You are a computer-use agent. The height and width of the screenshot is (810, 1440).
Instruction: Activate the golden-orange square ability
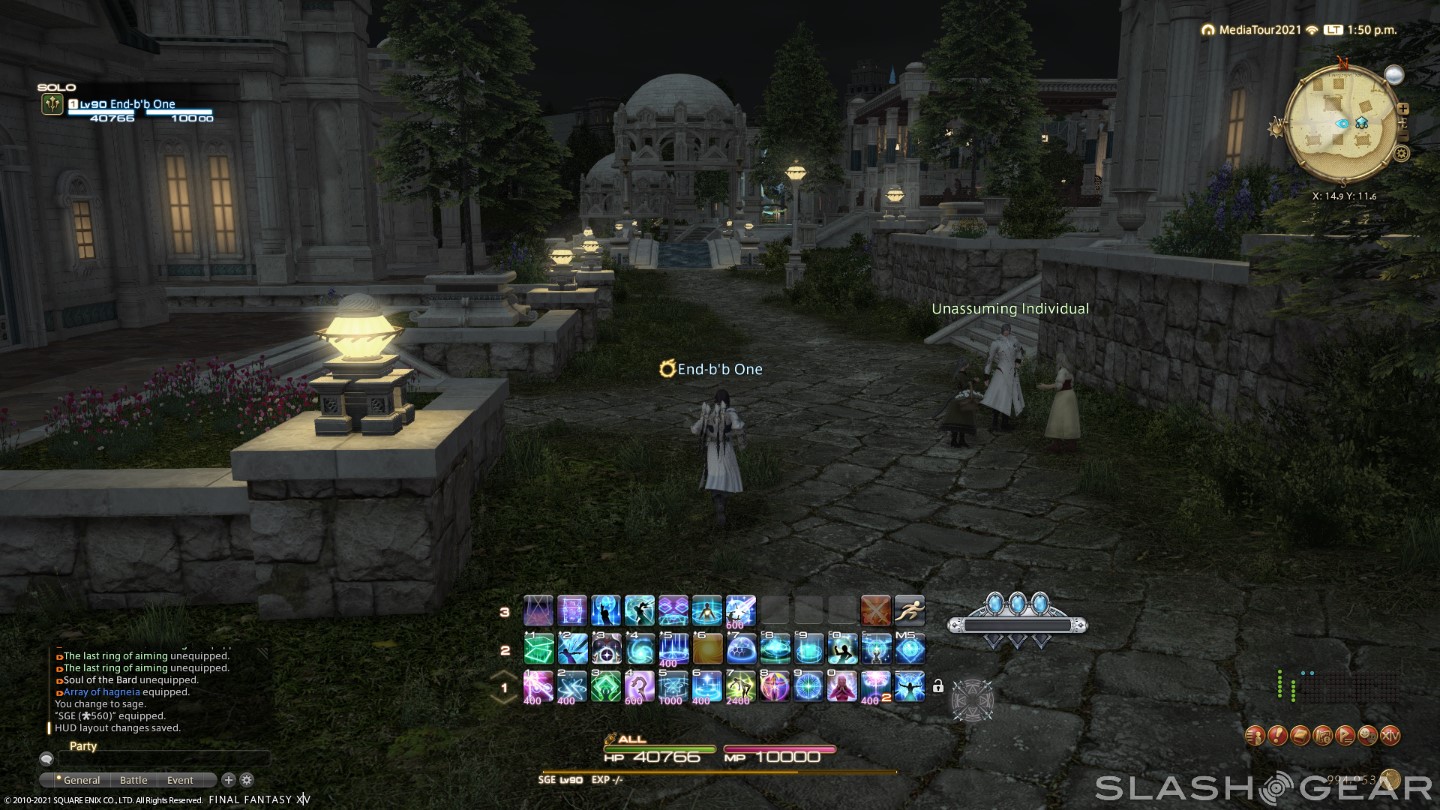tap(708, 649)
